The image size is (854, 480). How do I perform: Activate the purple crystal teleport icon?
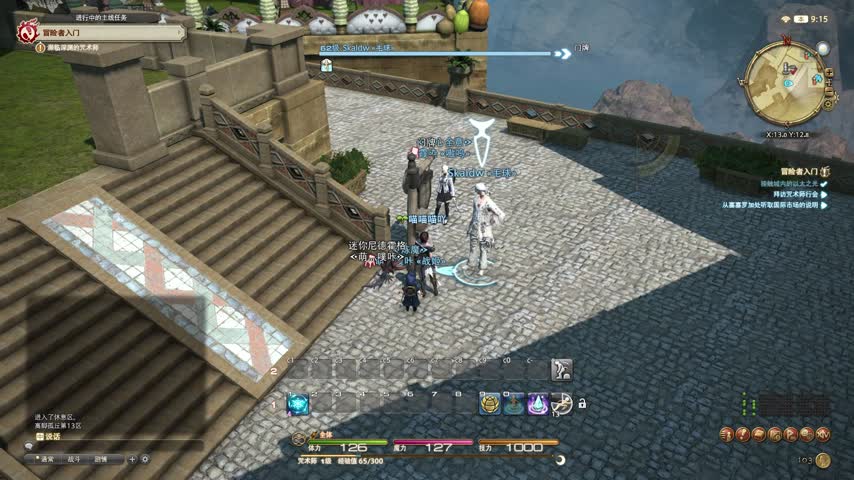point(538,404)
